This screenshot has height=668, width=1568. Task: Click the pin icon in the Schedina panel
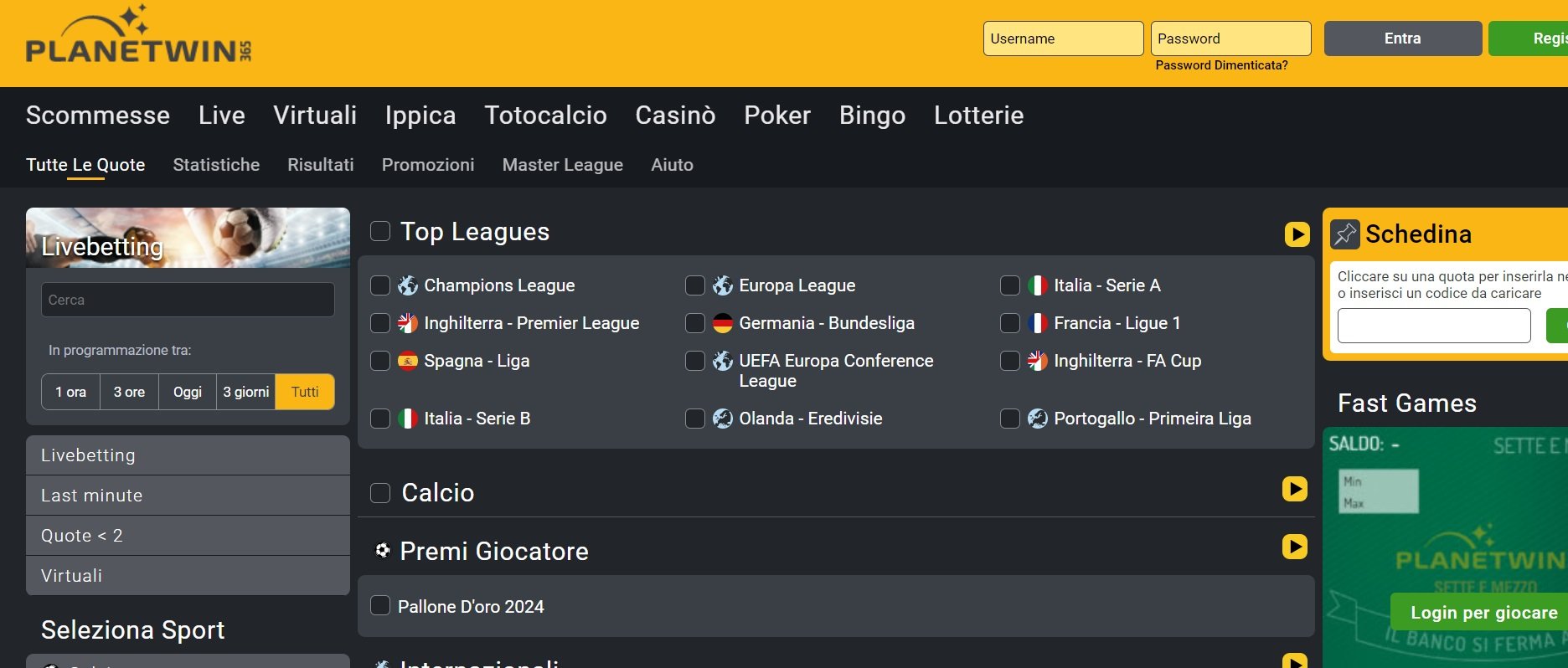tap(1345, 234)
